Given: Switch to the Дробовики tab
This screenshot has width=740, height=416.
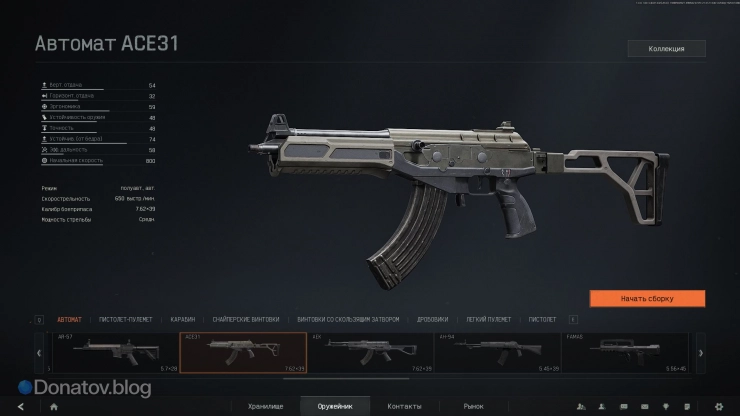Looking at the screenshot, I should (433, 320).
